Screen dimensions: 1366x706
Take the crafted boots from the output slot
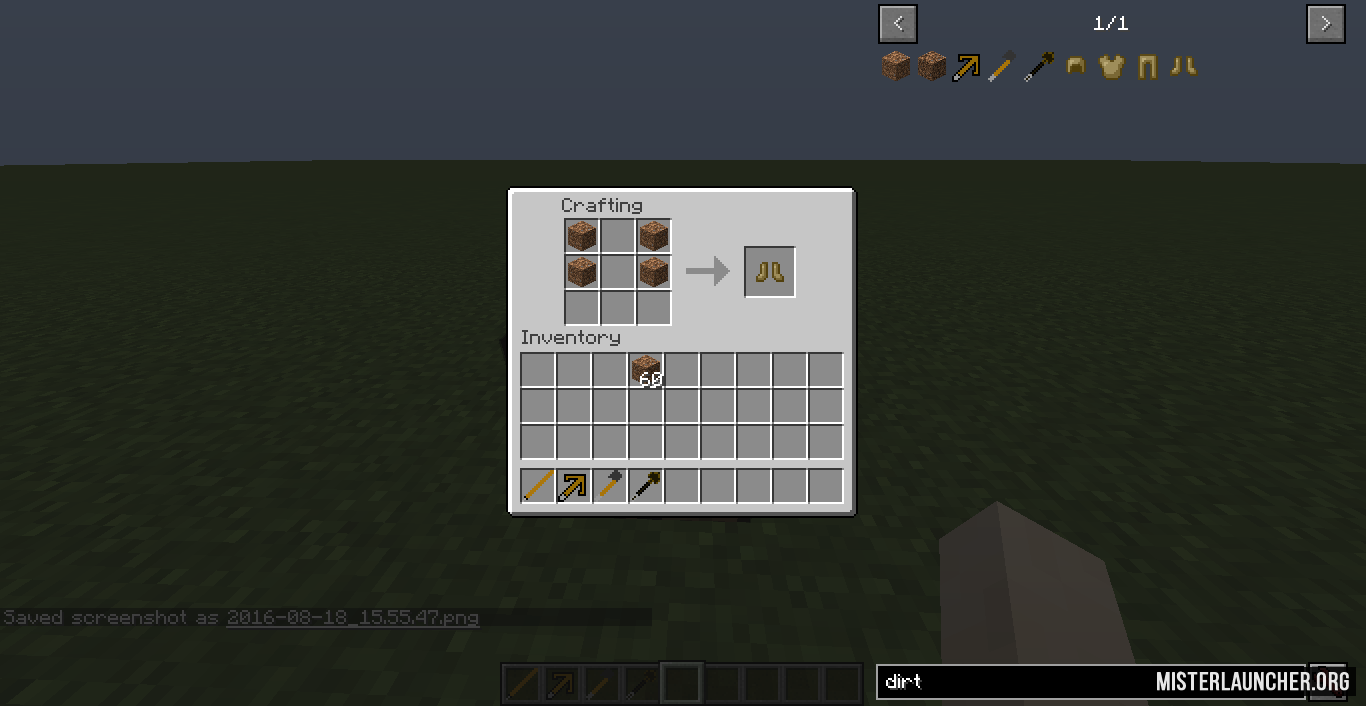770,272
